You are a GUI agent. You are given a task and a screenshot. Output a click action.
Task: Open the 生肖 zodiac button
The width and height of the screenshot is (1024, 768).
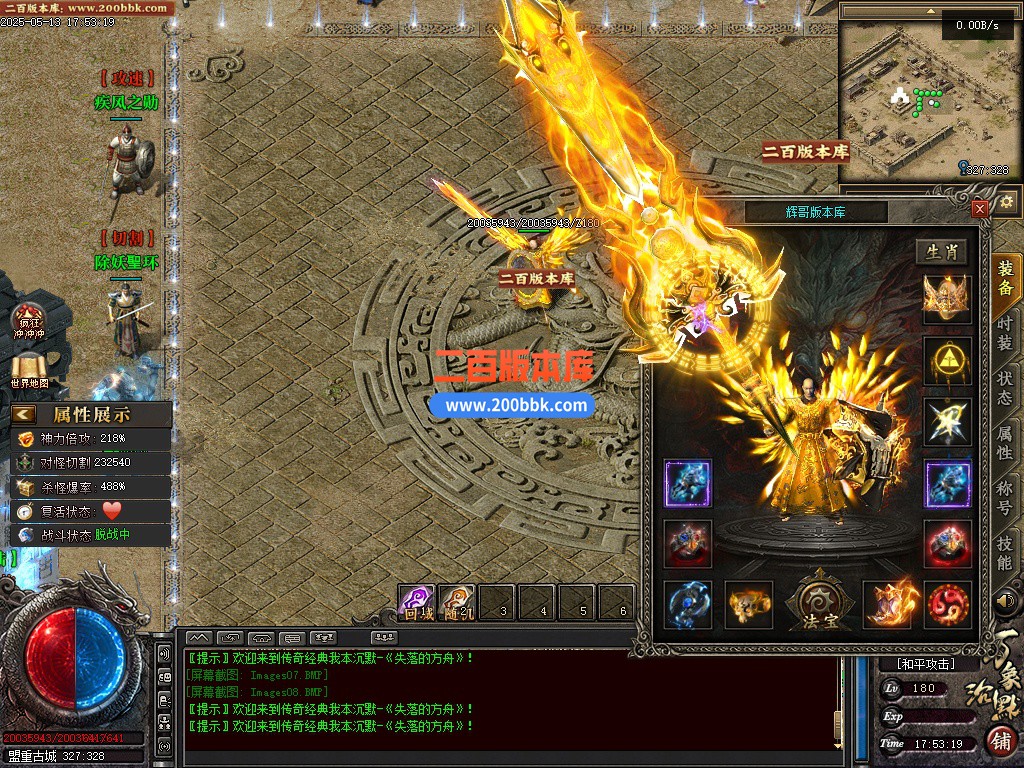(x=942, y=251)
